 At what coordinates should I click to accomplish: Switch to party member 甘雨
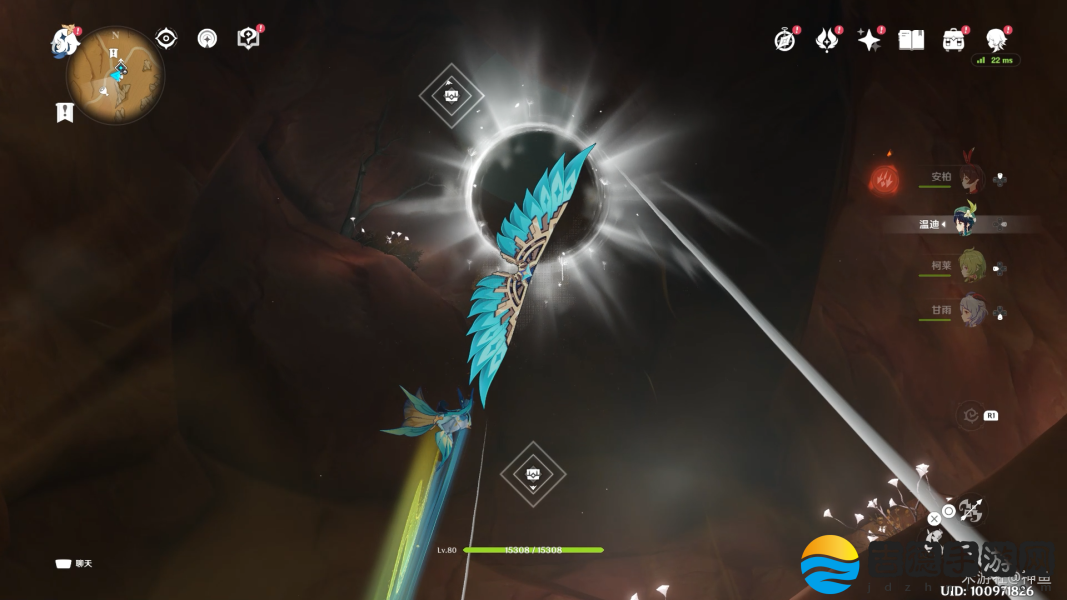click(x=970, y=310)
